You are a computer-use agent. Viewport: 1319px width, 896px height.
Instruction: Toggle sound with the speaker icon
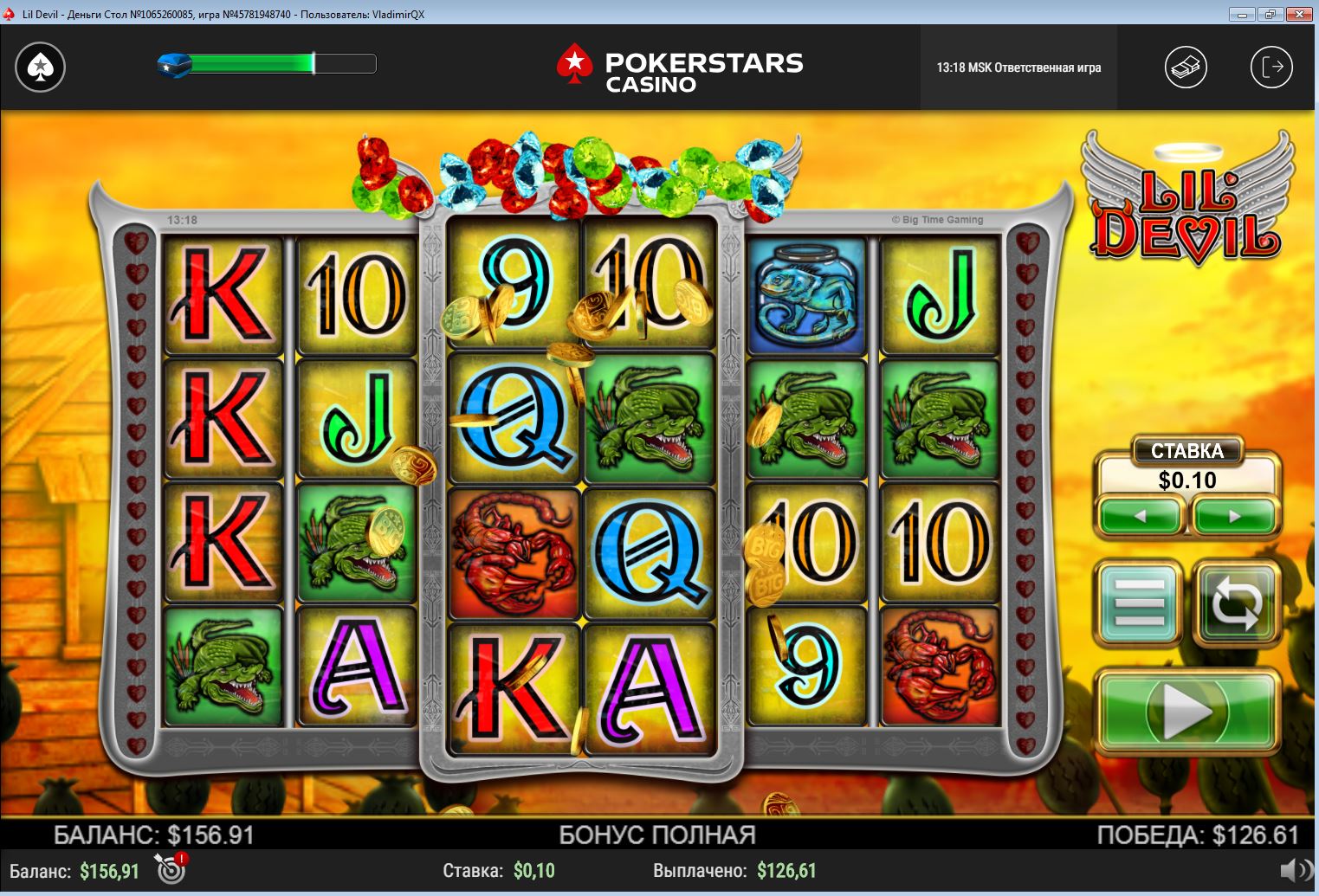coord(1296,870)
